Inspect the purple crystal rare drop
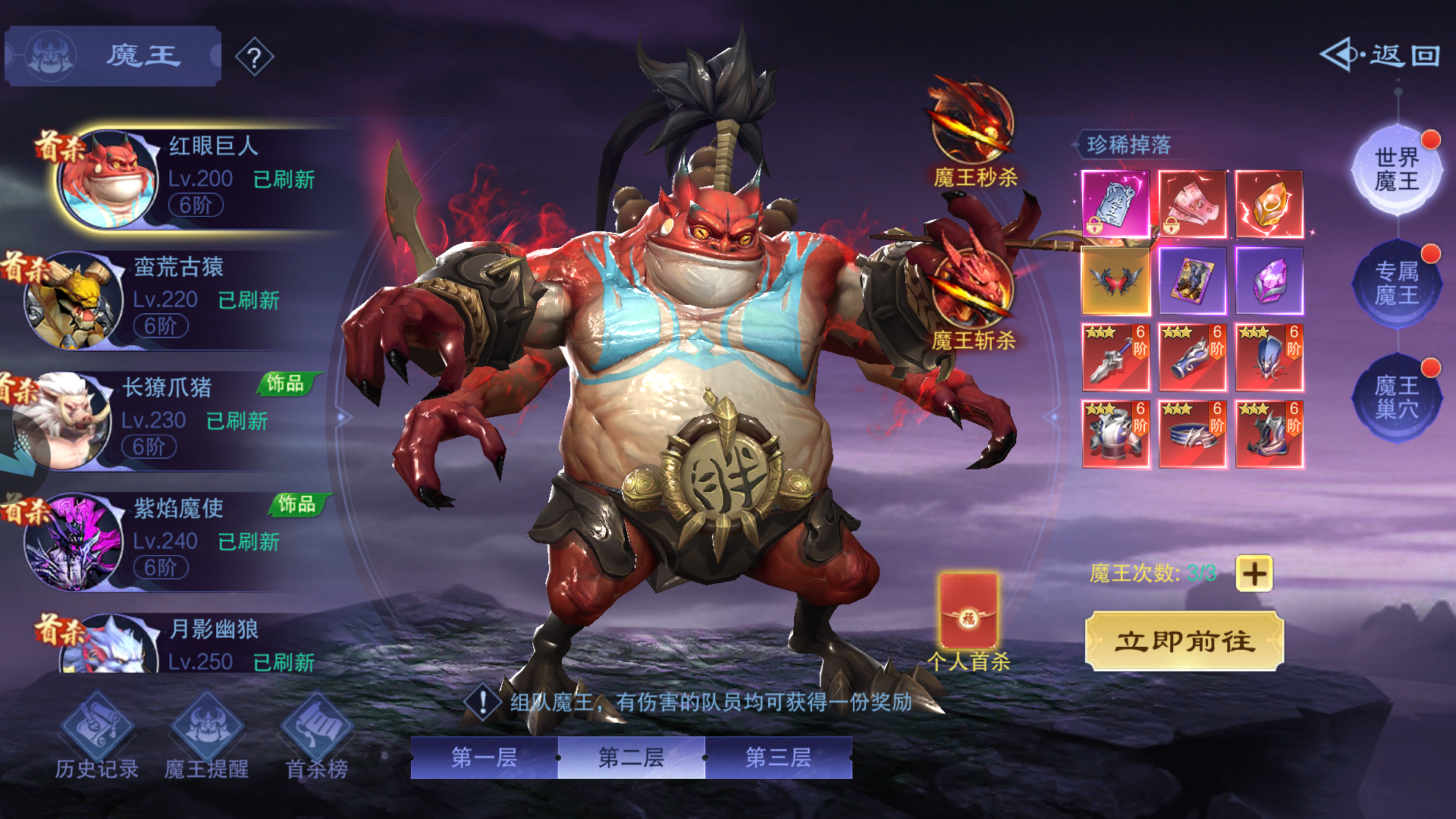Screen dimensions: 1456x819 [1269, 281]
